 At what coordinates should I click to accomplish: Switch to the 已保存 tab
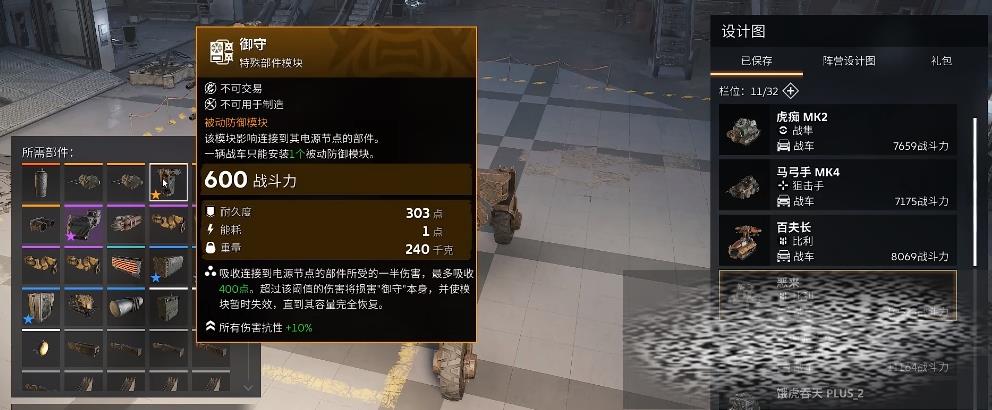[756, 61]
